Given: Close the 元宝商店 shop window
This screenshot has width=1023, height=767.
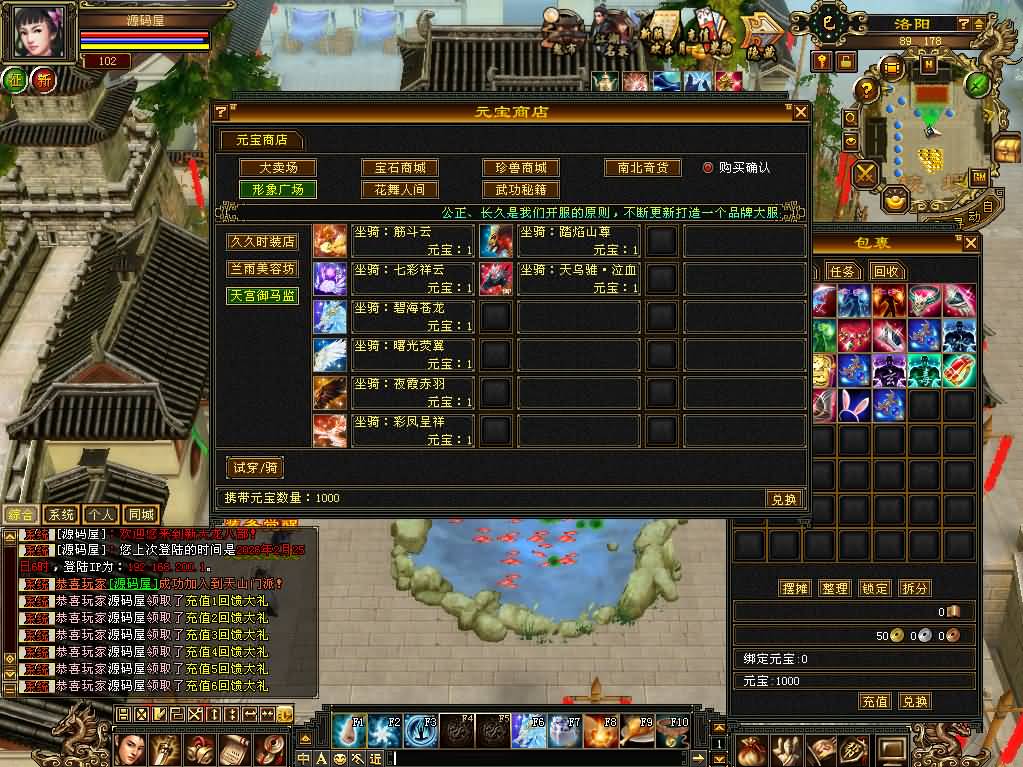Looking at the screenshot, I should [799, 112].
